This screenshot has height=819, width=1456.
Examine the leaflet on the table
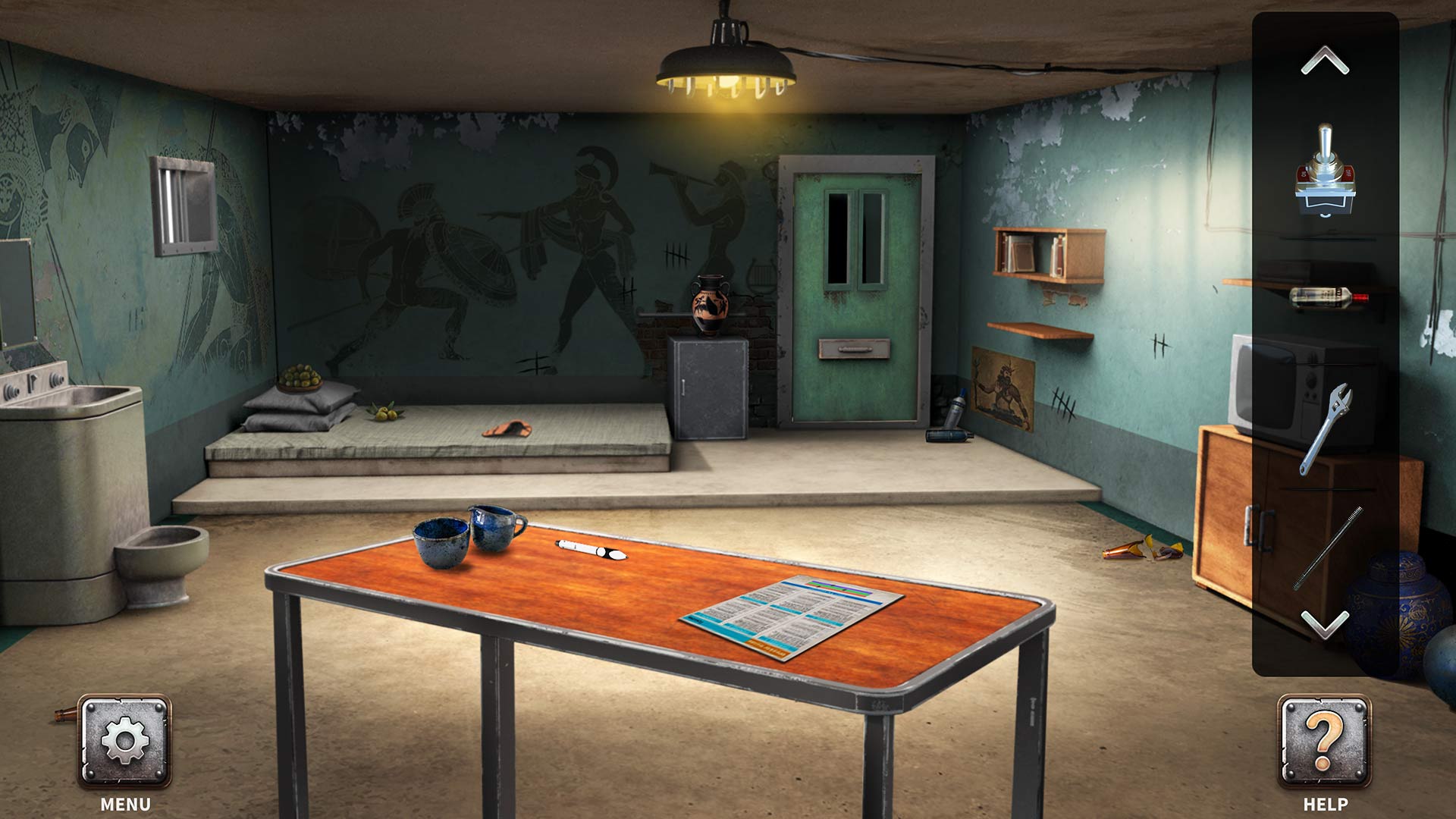coord(781,614)
